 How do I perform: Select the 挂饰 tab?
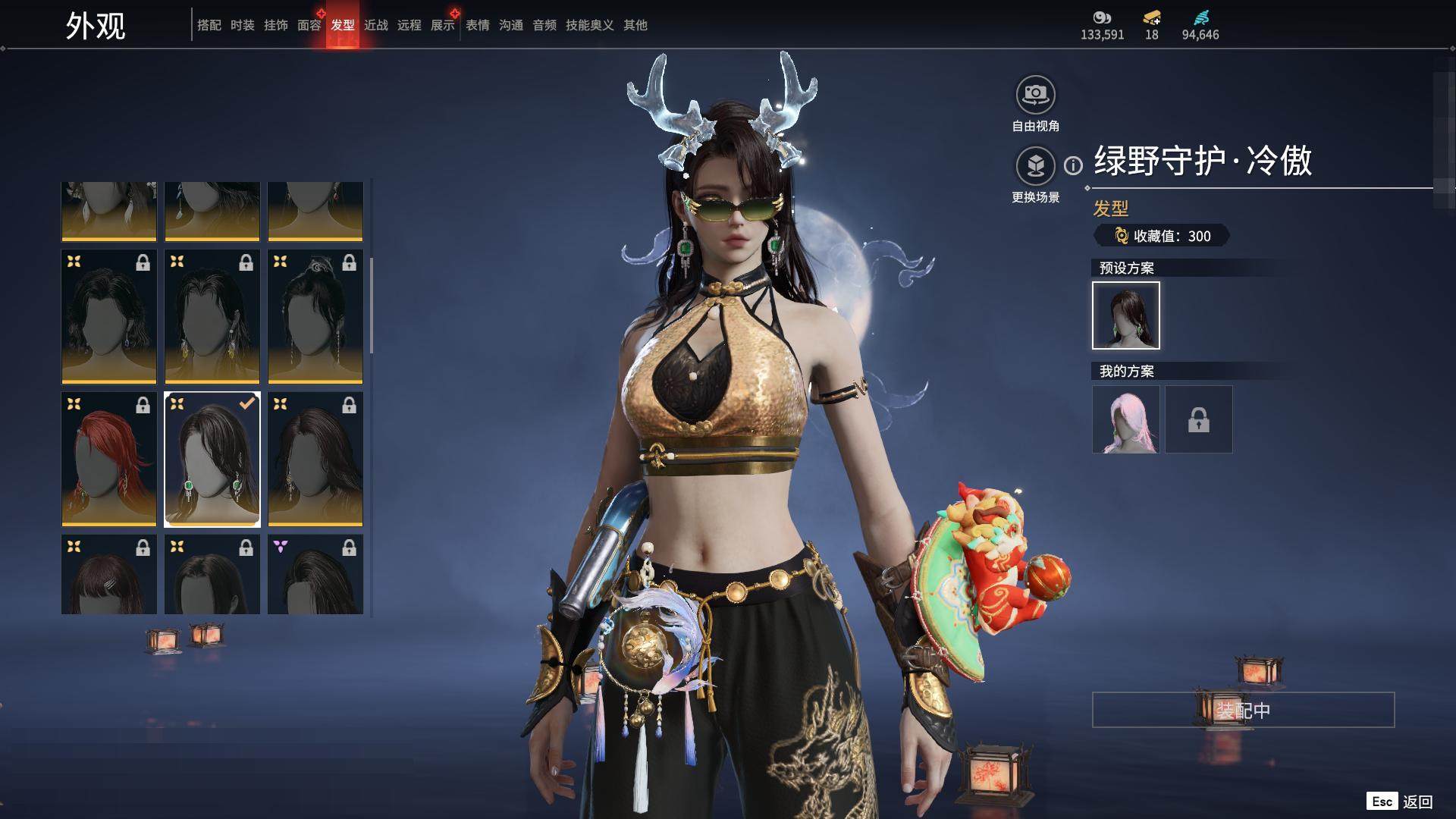pyautogui.click(x=275, y=25)
